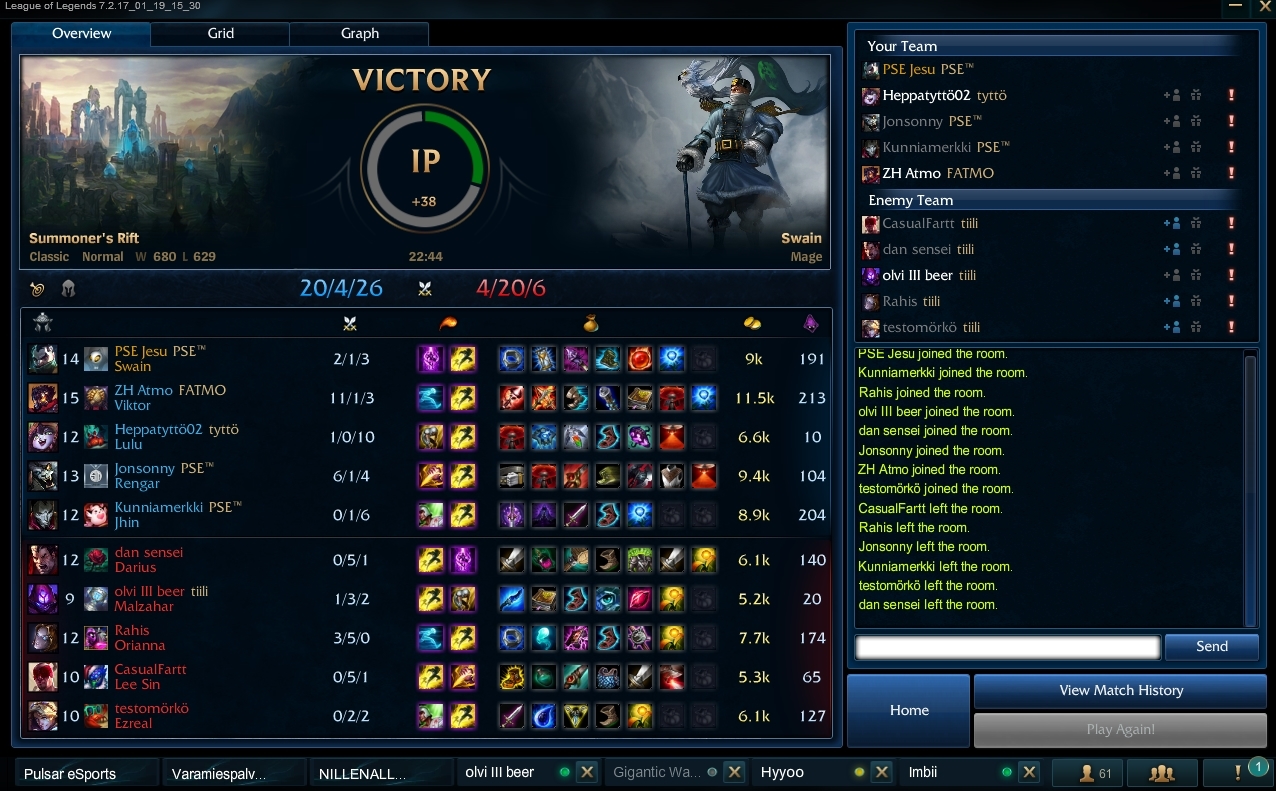Open the Pulsar eSports chat tab
The image size is (1276, 791).
85,773
